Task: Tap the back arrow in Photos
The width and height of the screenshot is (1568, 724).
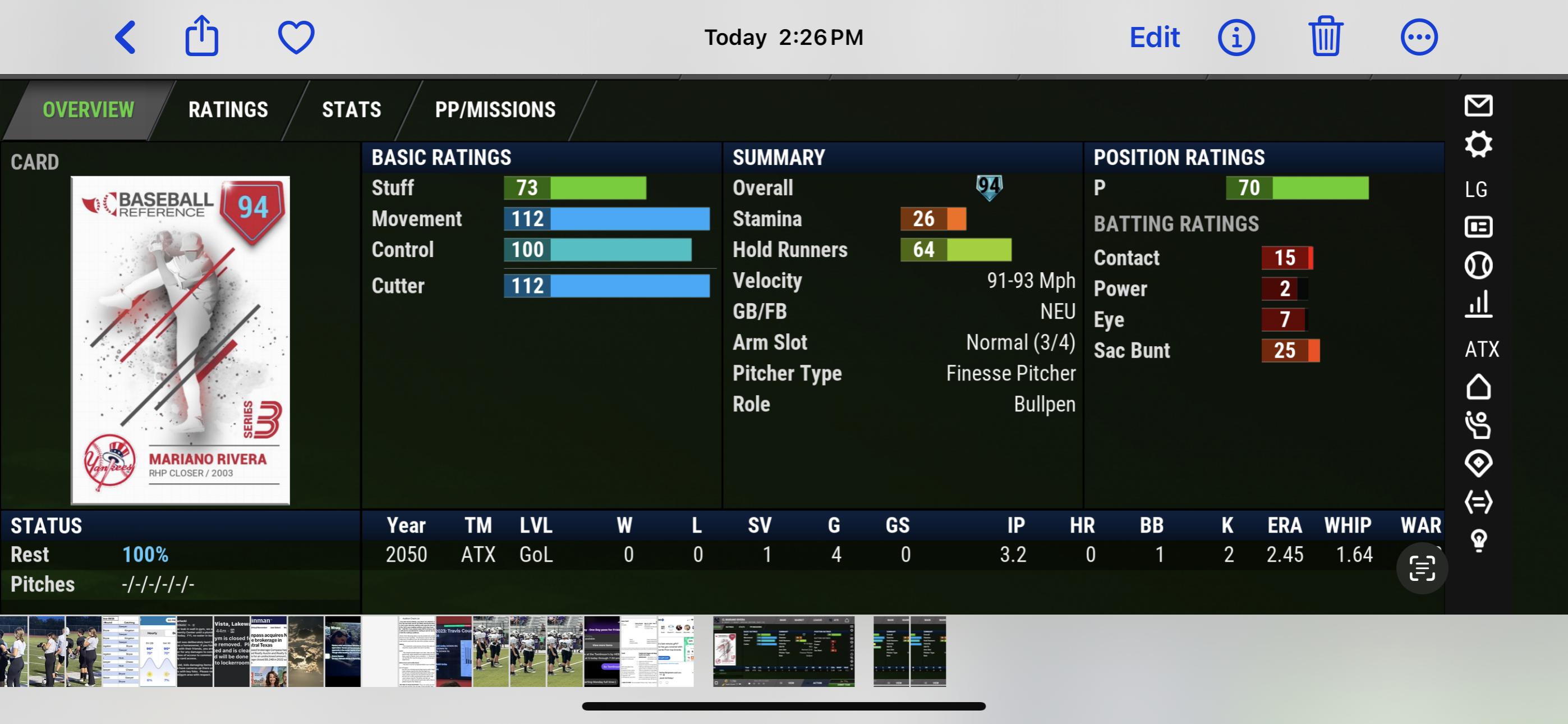Action: coord(126,37)
